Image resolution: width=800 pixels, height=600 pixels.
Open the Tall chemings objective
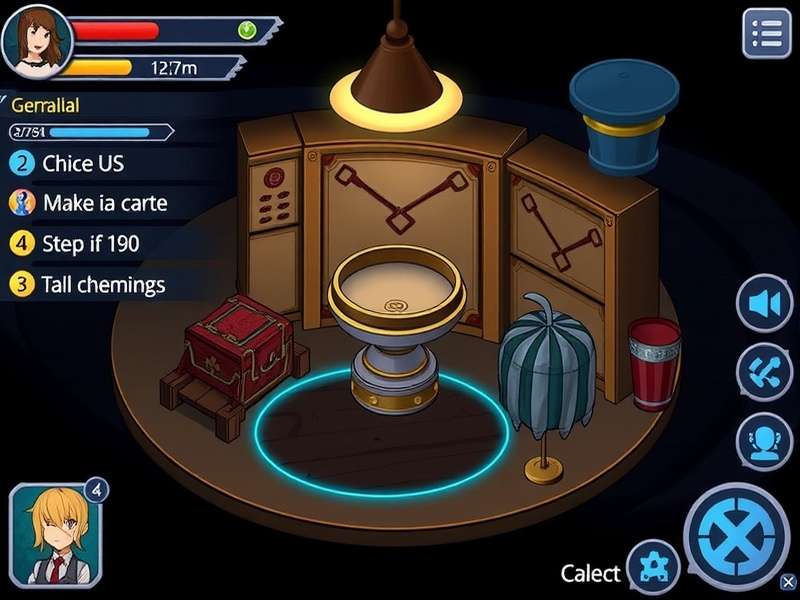point(103,284)
